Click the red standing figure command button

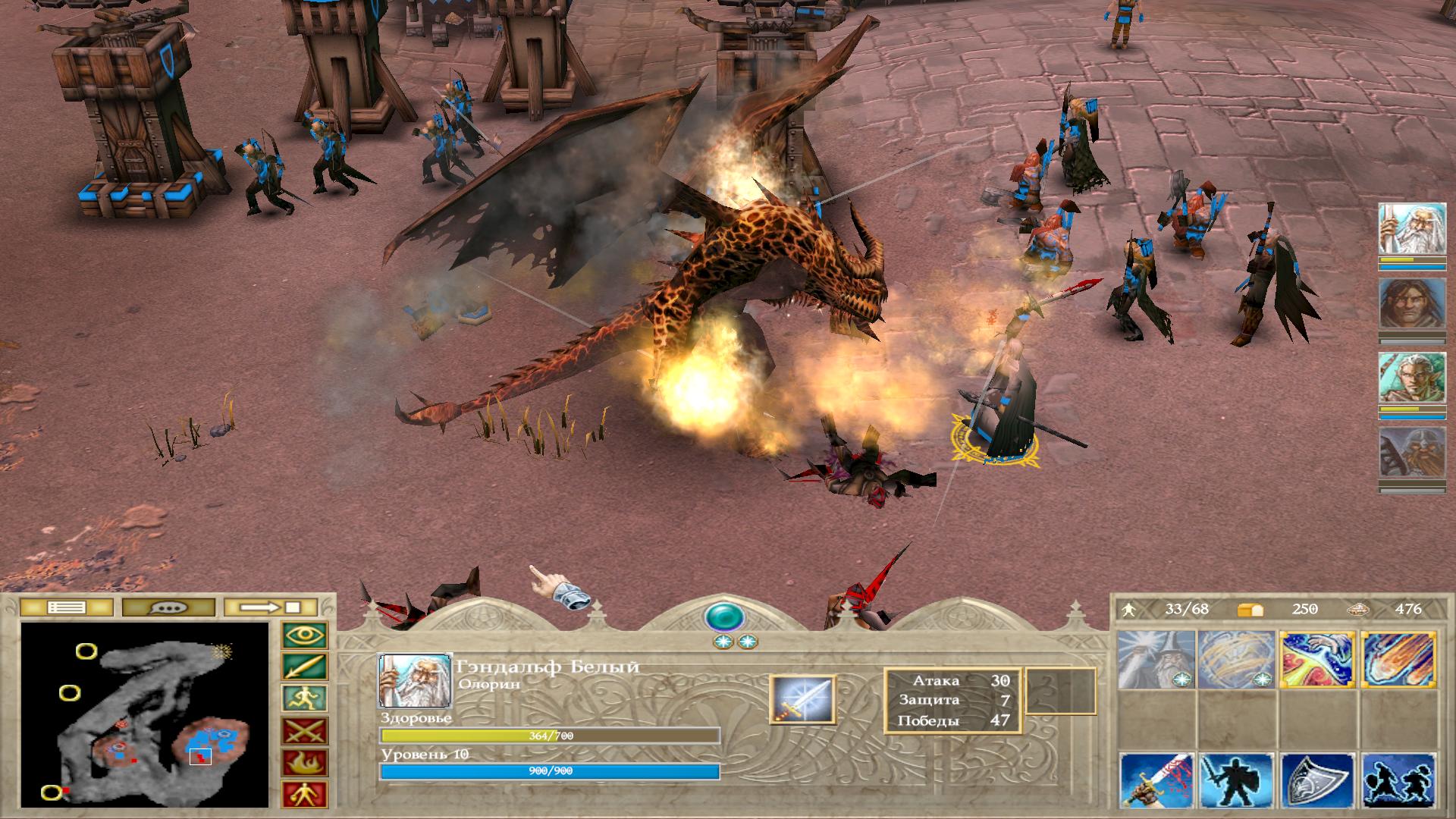point(305,794)
